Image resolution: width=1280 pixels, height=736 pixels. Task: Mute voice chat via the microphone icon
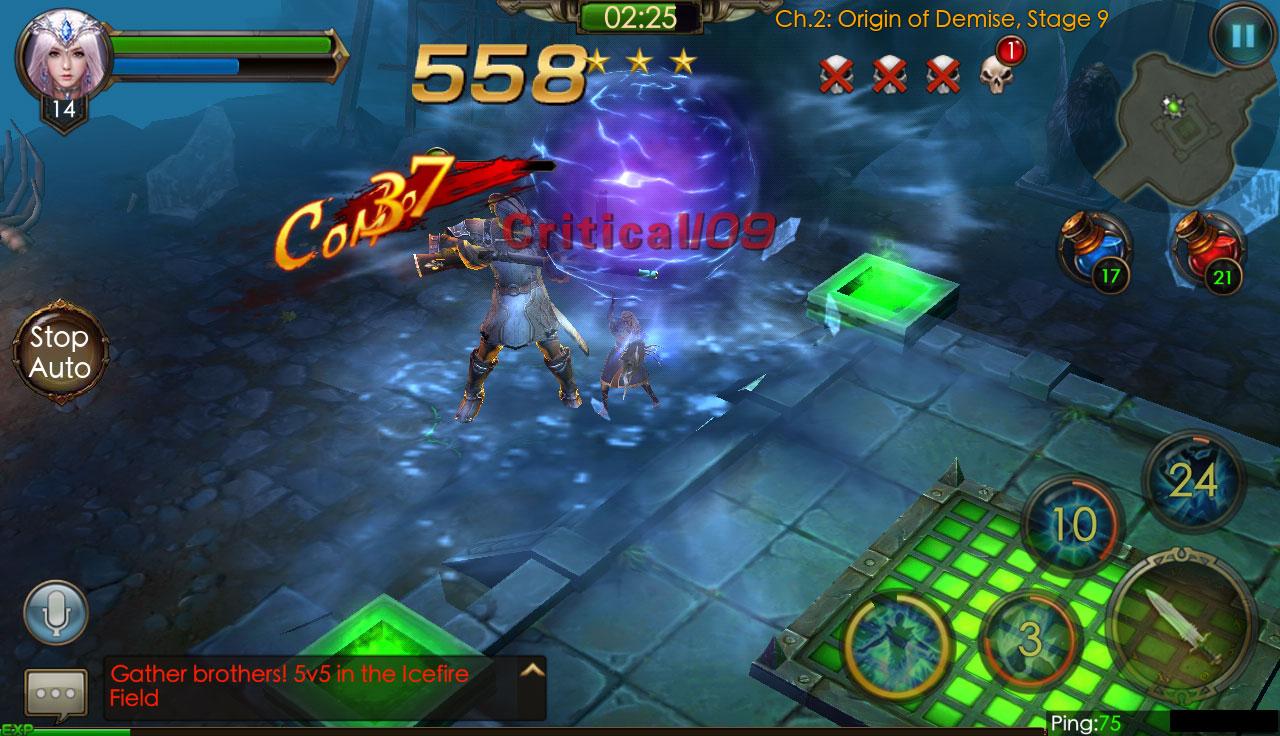pyautogui.click(x=55, y=613)
